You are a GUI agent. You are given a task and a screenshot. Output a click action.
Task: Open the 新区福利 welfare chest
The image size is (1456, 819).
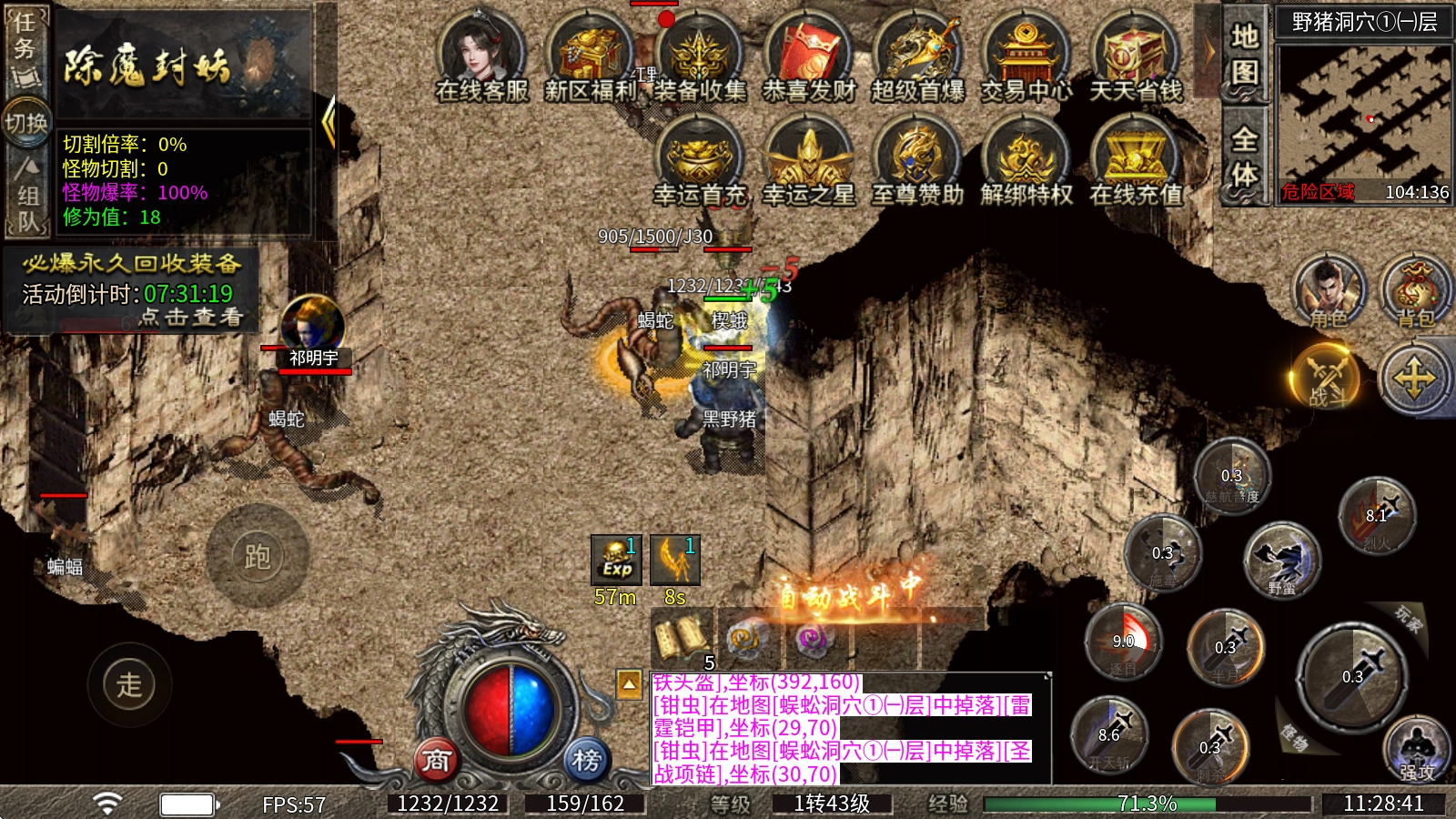pyautogui.click(x=591, y=55)
